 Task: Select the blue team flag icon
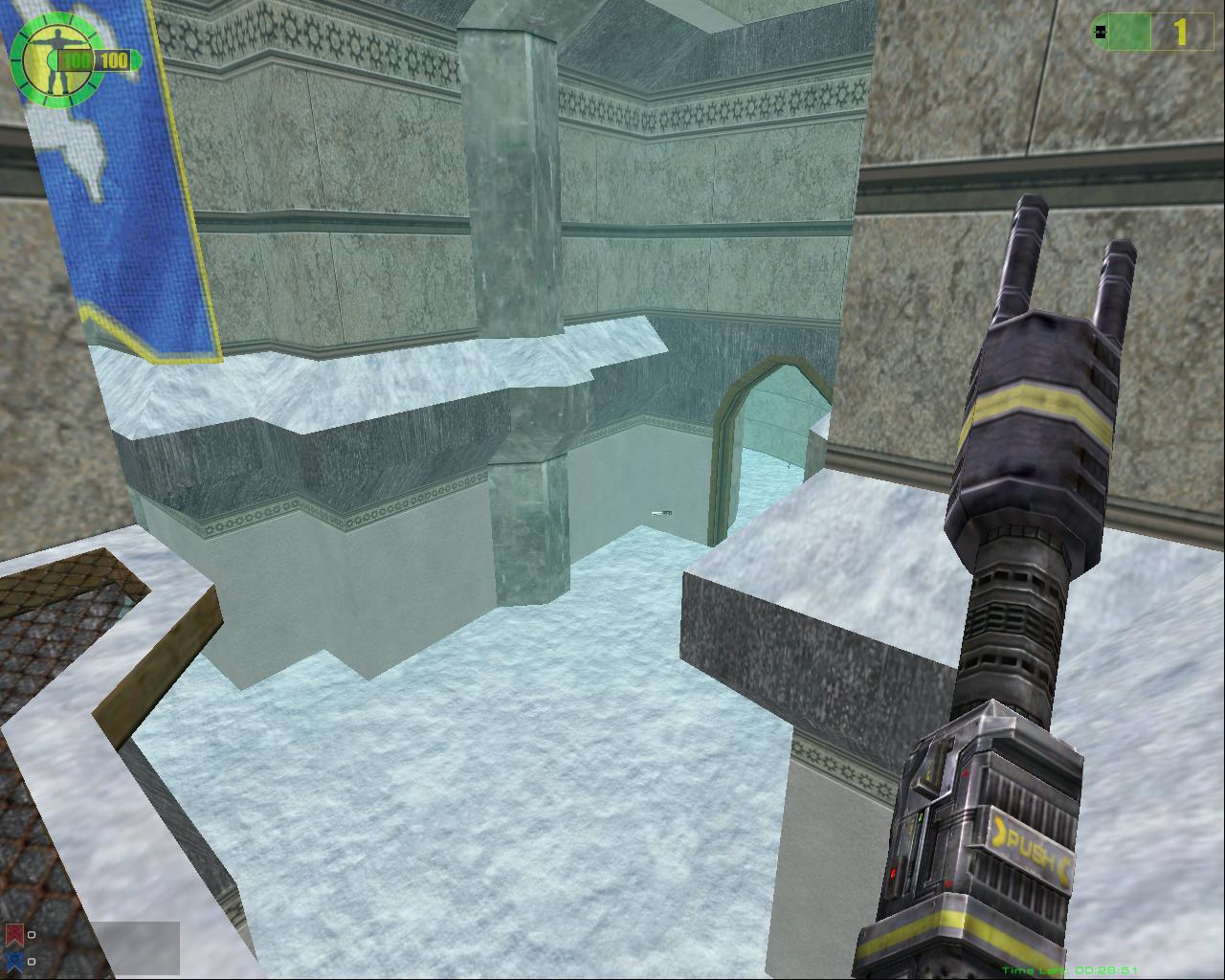[14, 960]
